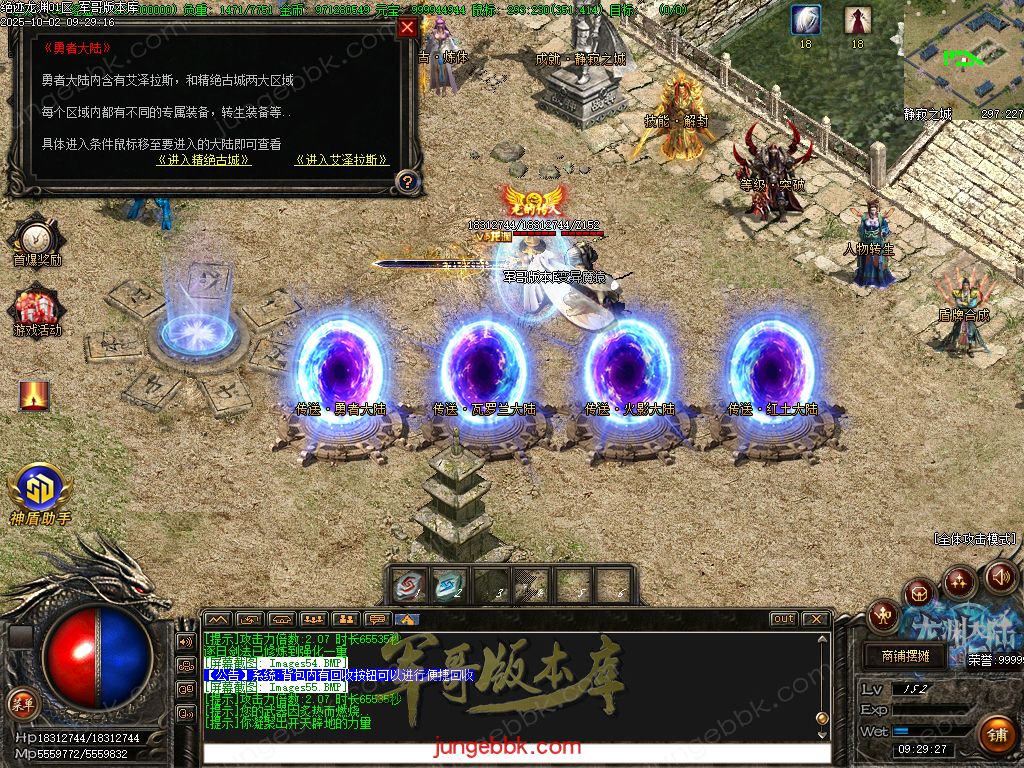This screenshot has width=1024, height=768.
Task: Select the white feather buff icon
Action: point(806,19)
